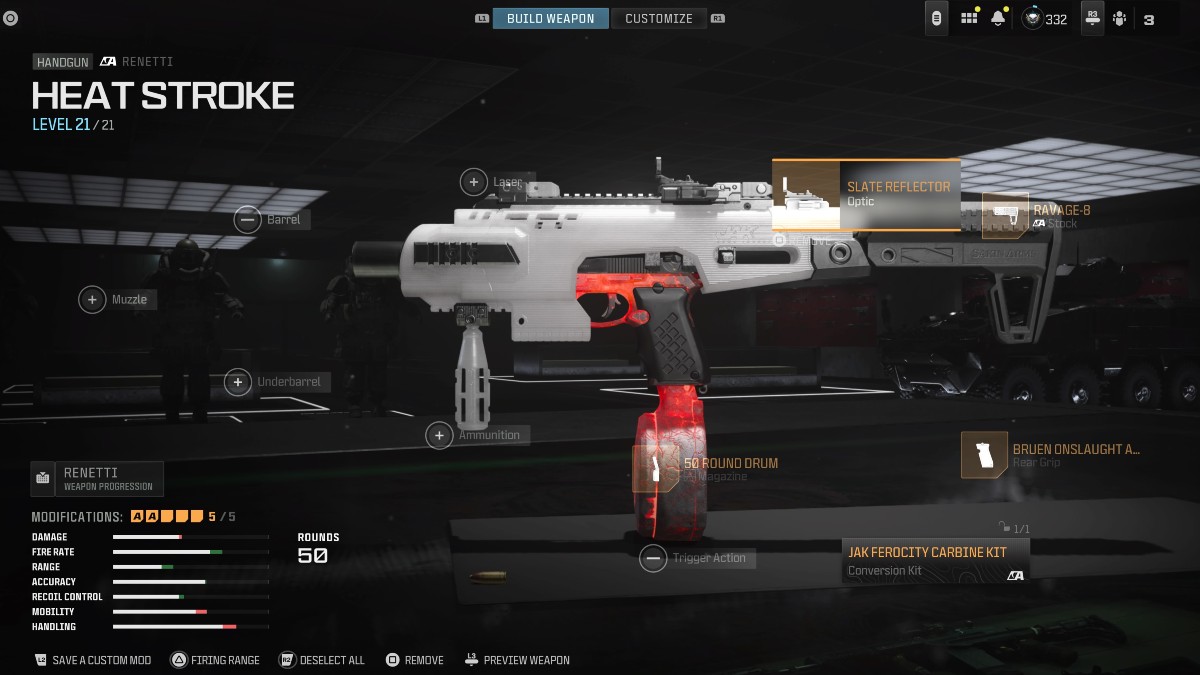
Task: Deselect all attachments
Action: pos(322,660)
